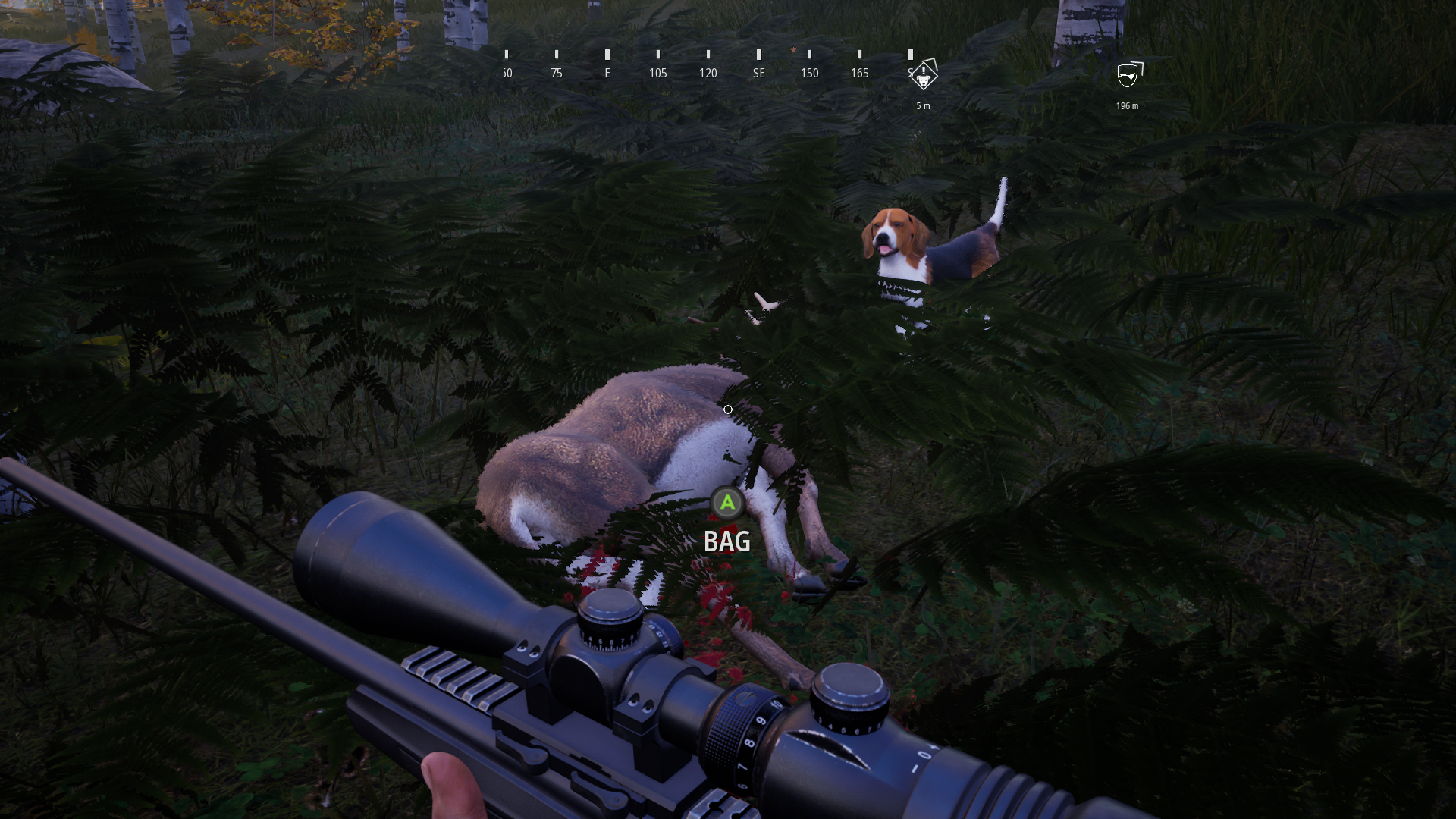Click the E marker on the compass bar
The image size is (1456, 819).
click(607, 73)
